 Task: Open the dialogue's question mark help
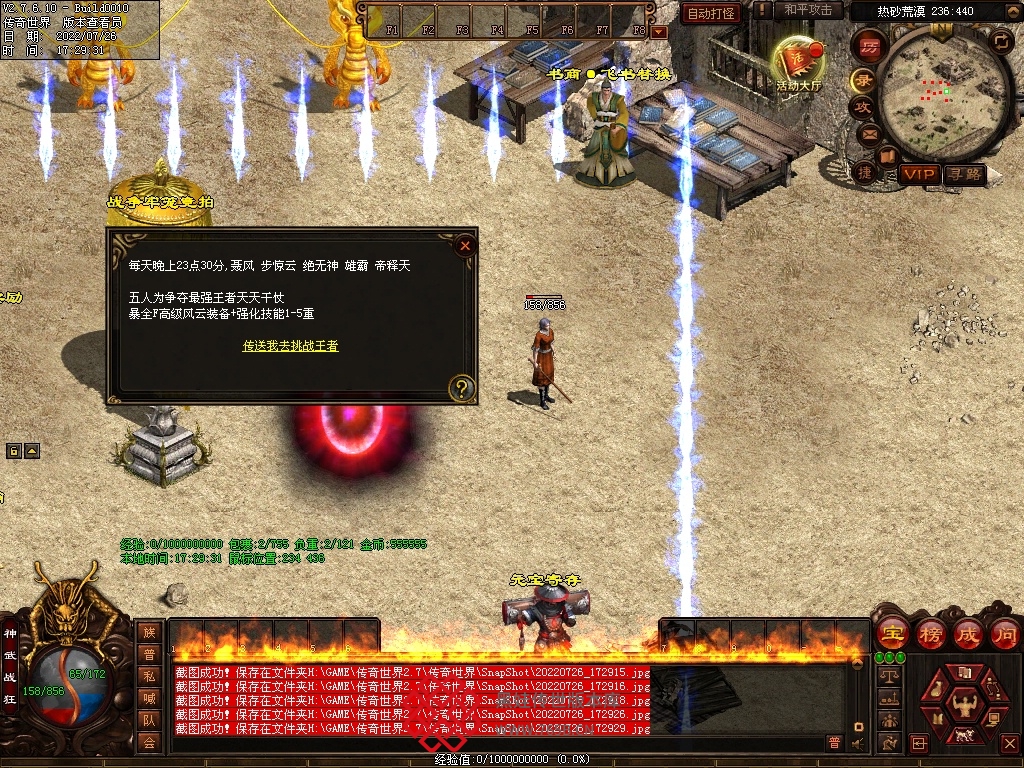point(461,387)
